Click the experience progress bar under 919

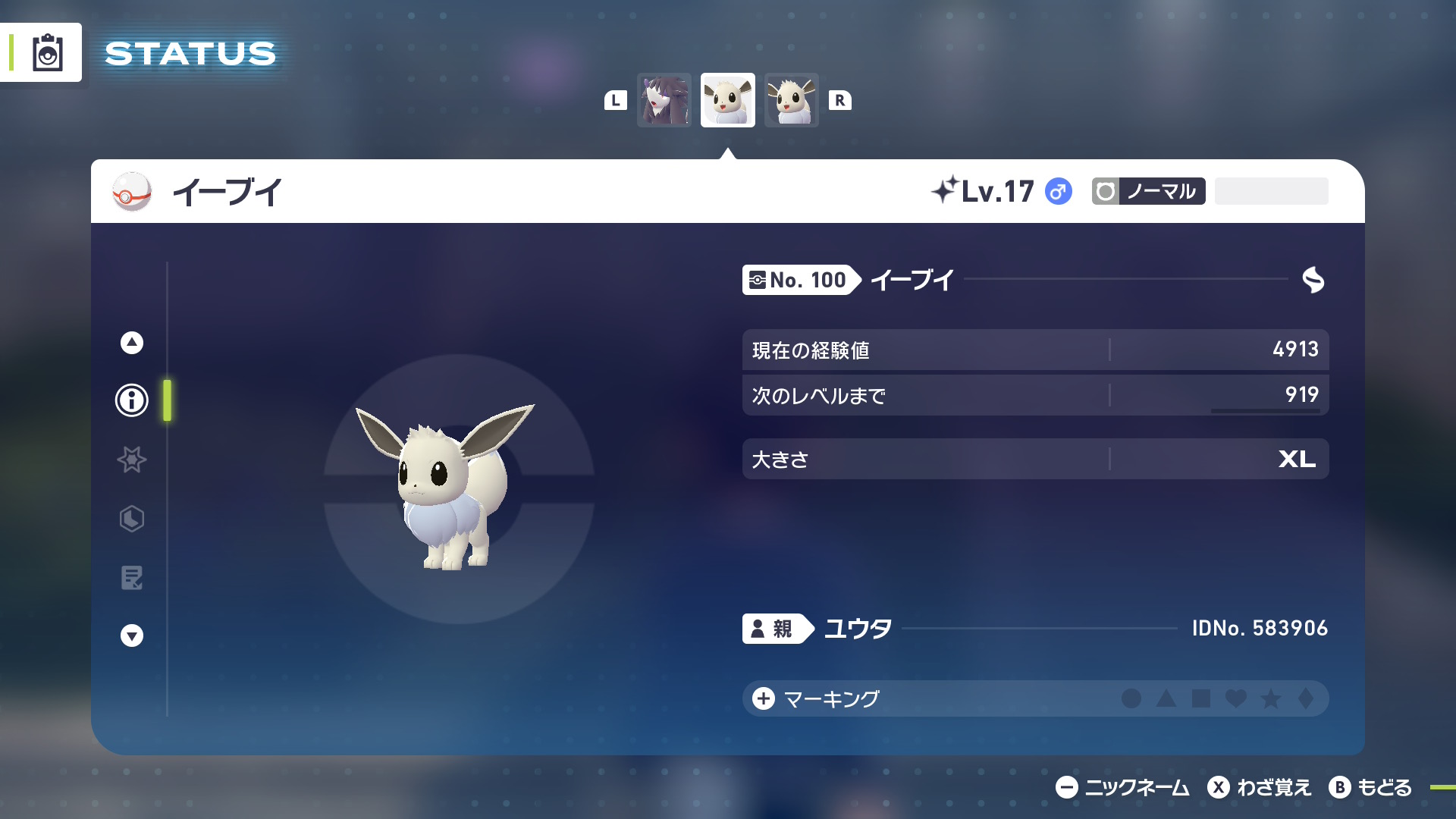[1265, 410]
